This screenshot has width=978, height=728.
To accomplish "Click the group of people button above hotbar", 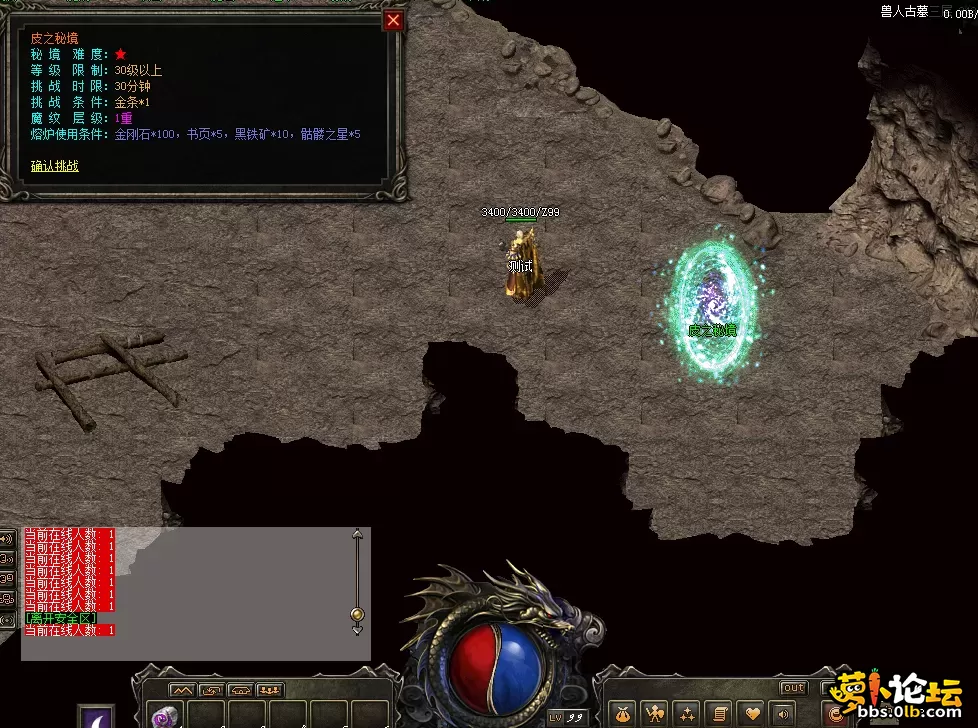I will (x=270, y=690).
